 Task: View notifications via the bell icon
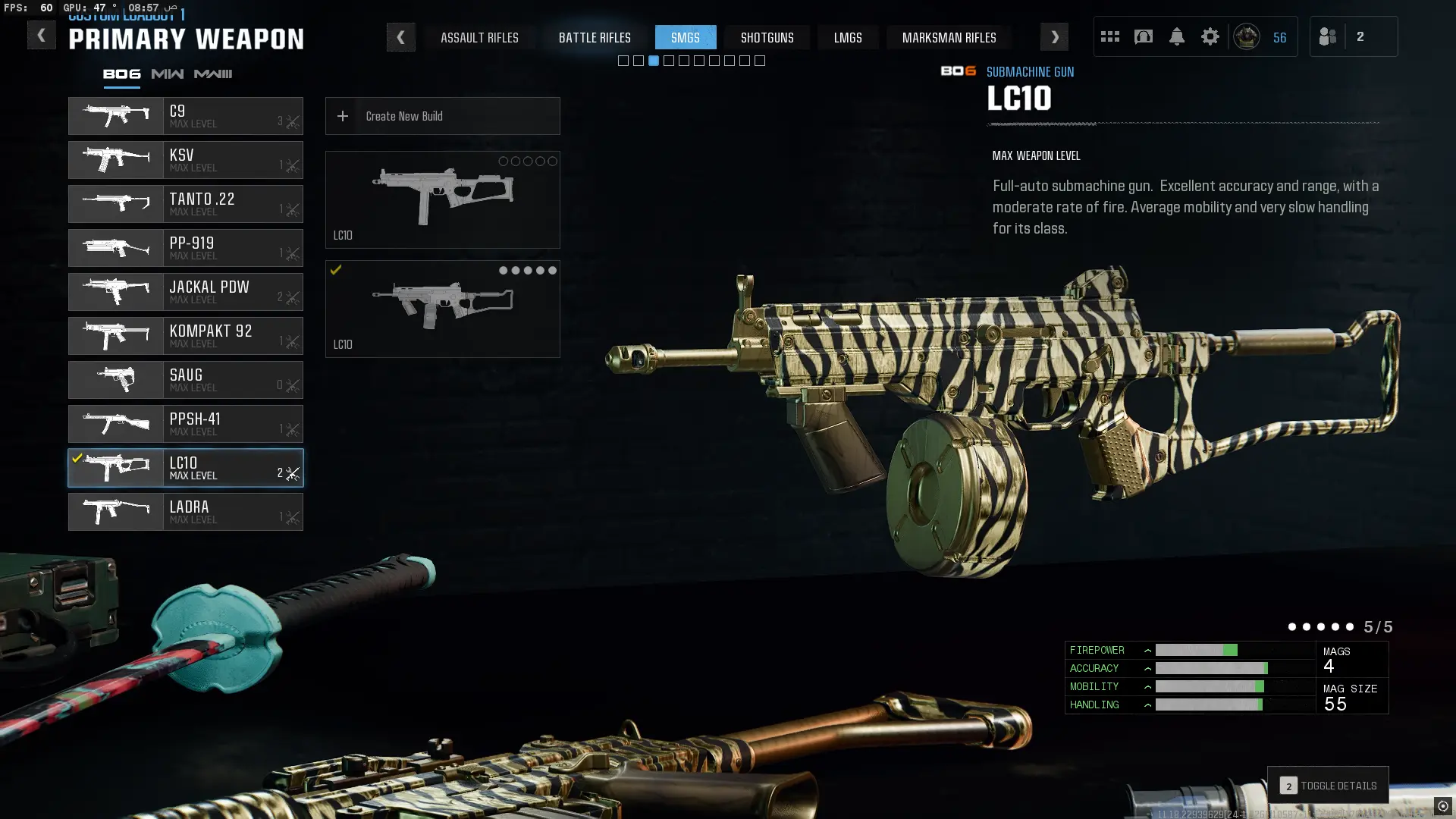coord(1176,36)
